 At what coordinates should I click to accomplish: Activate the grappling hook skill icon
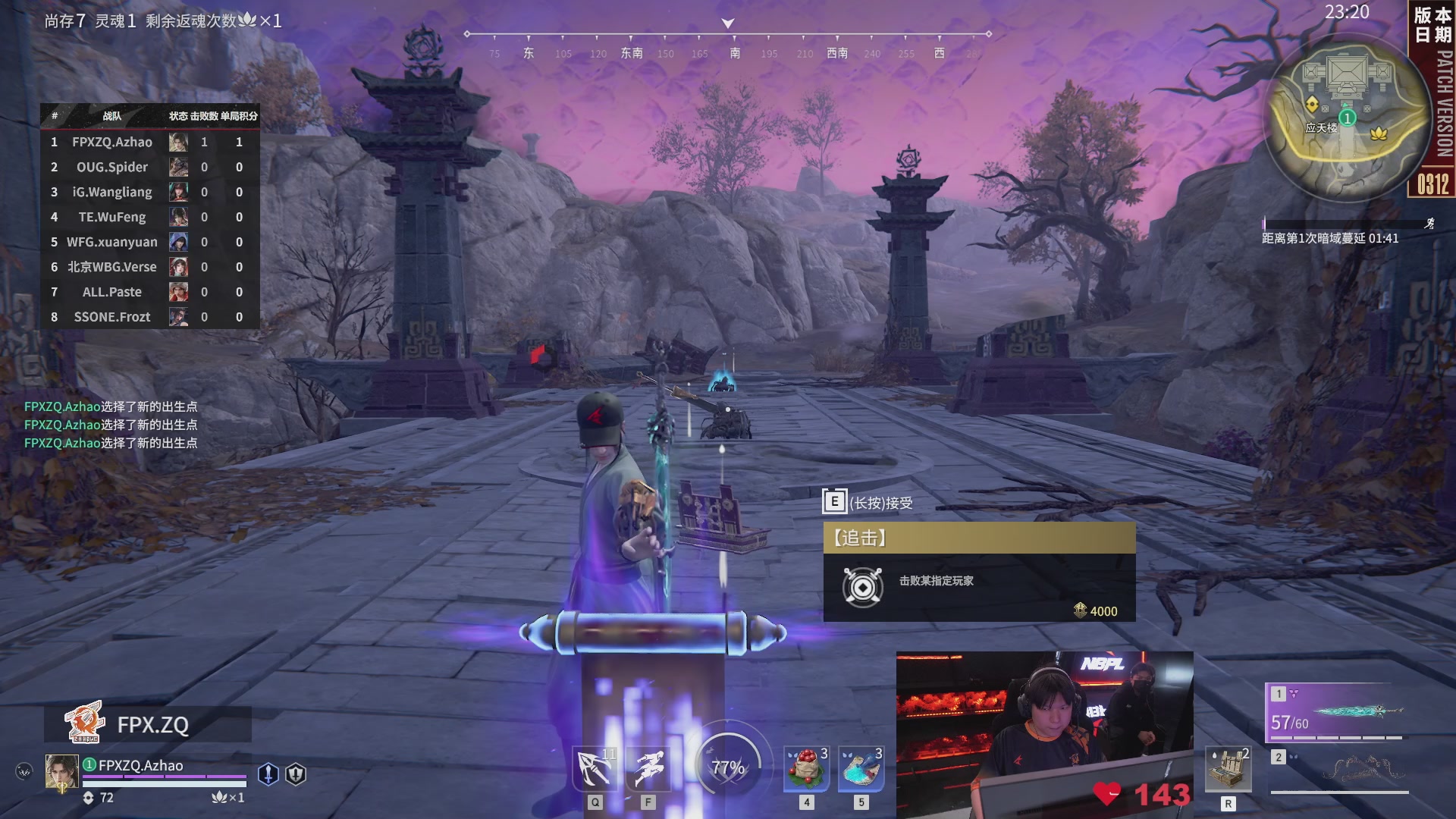click(x=595, y=769)
